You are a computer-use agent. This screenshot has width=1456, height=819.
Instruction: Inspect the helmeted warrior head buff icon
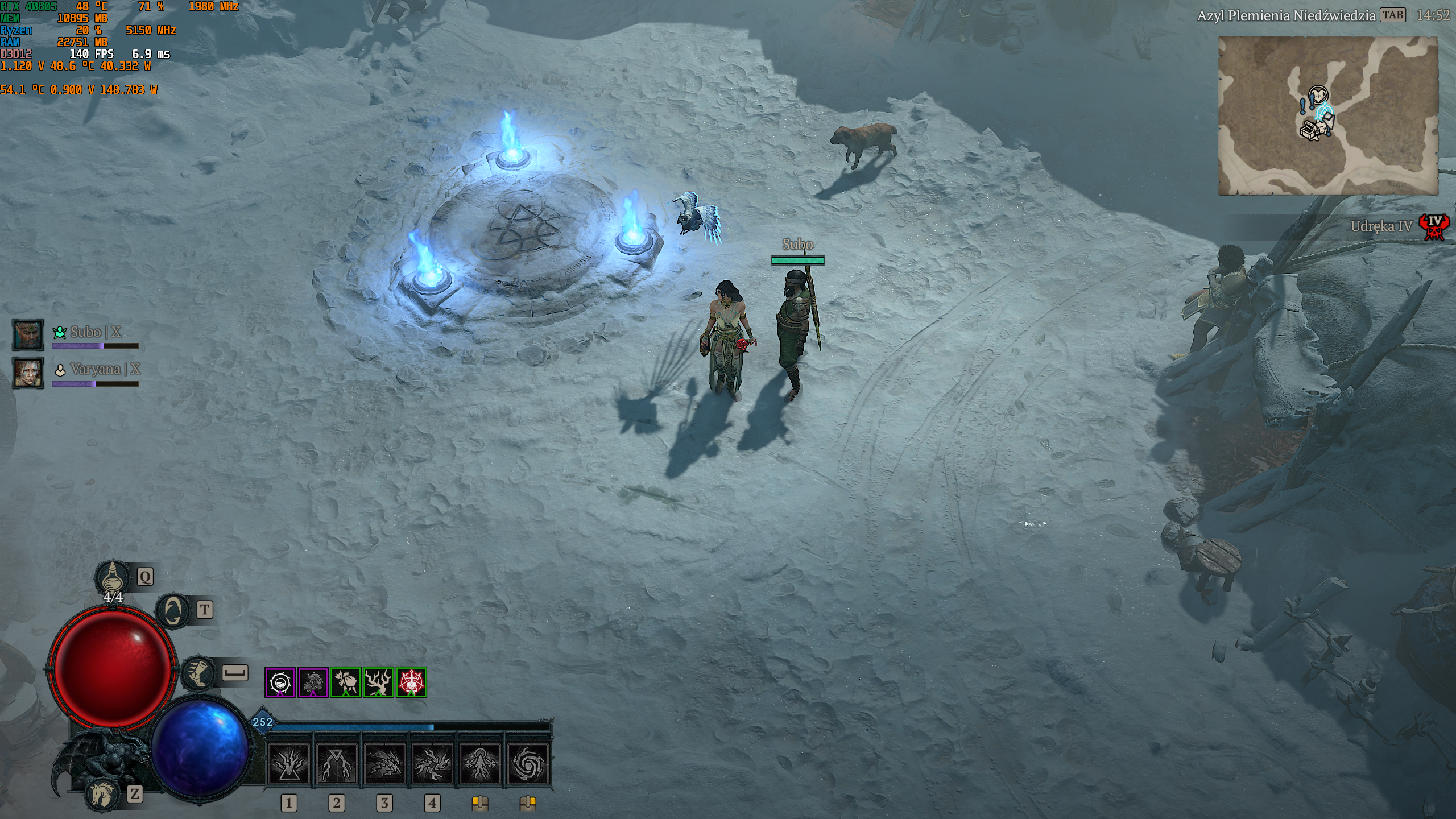[313, 682]
